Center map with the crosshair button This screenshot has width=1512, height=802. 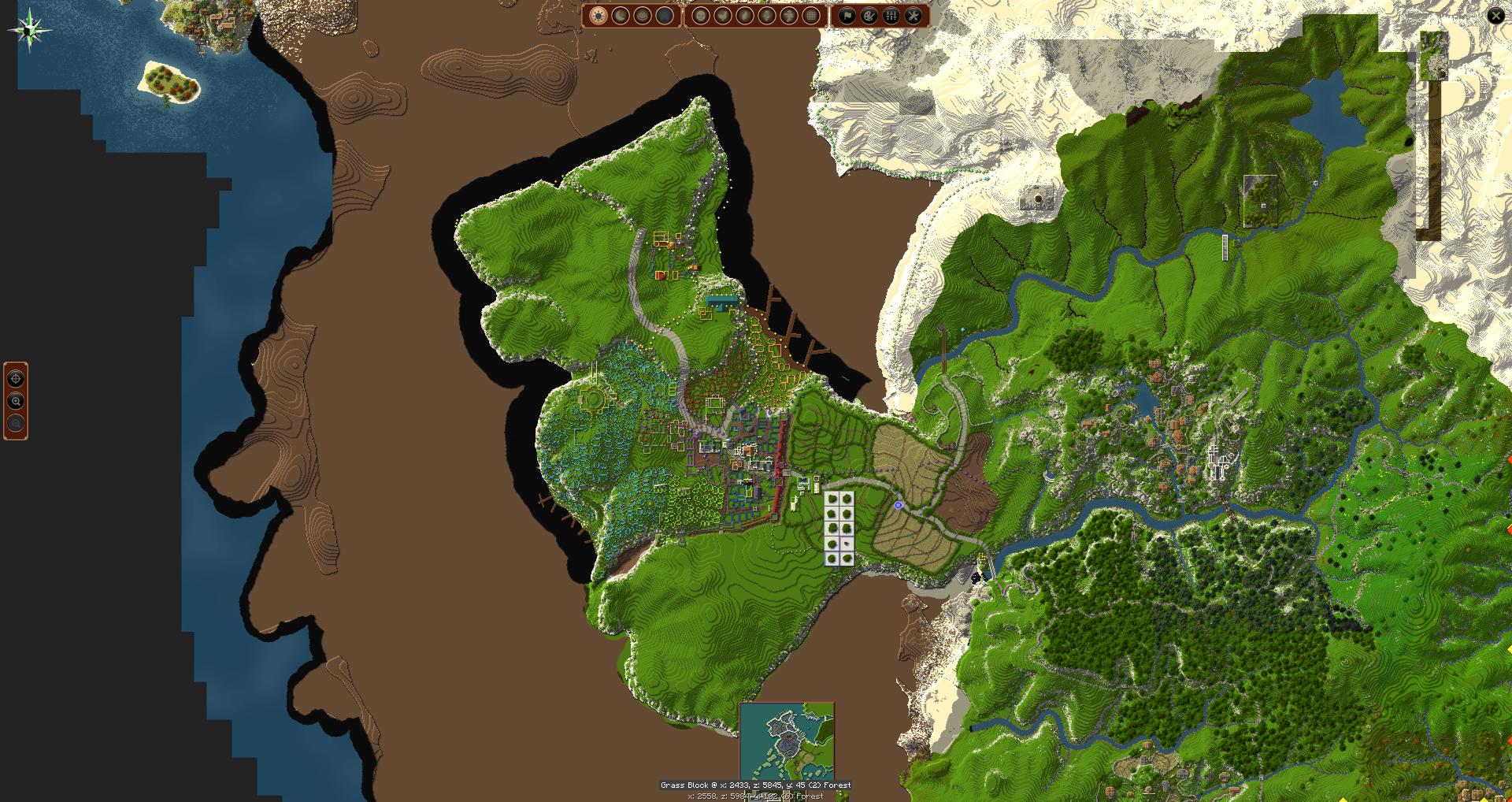pos(16,379)
